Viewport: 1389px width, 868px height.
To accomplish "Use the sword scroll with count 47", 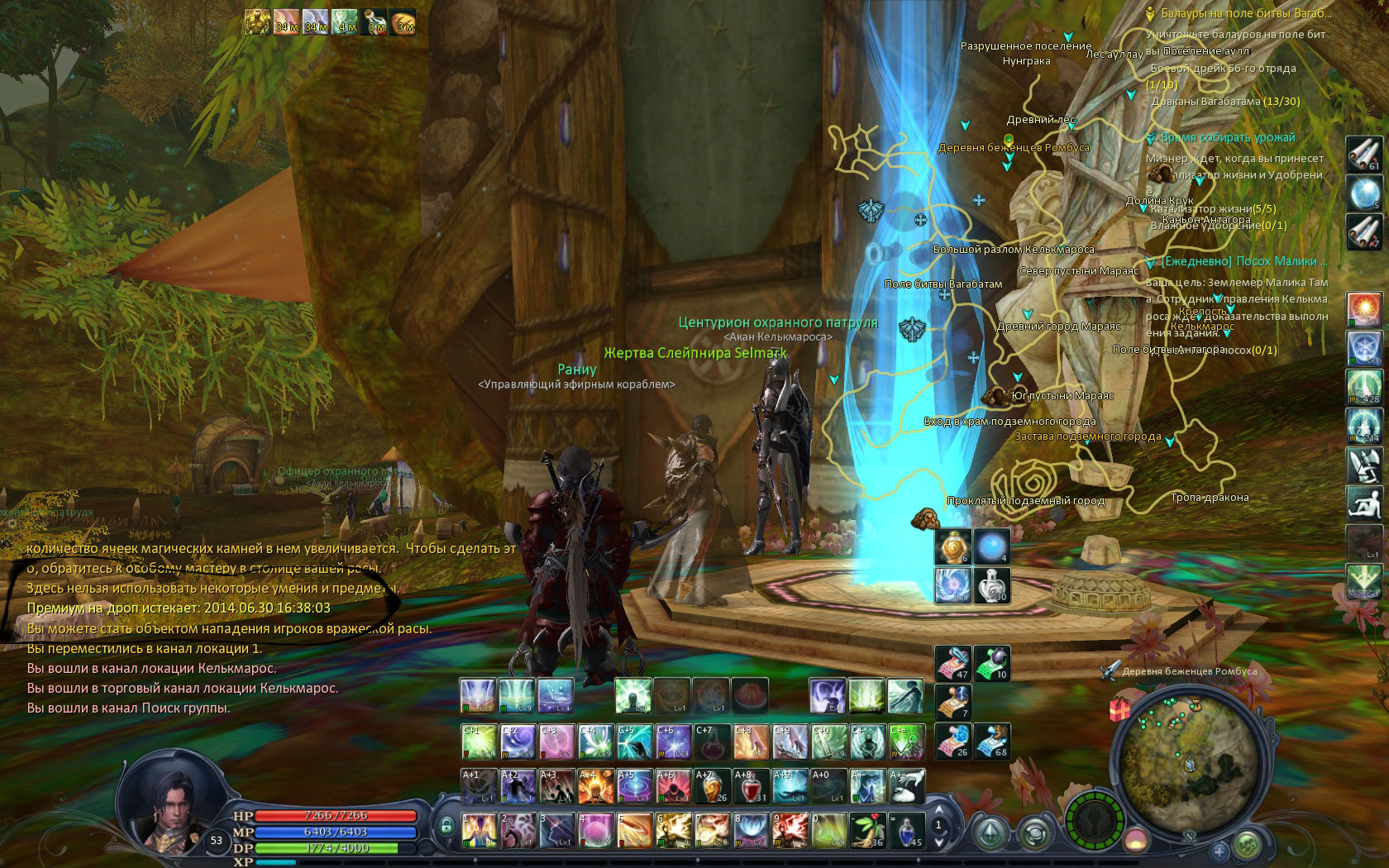I will coord(952,663).
